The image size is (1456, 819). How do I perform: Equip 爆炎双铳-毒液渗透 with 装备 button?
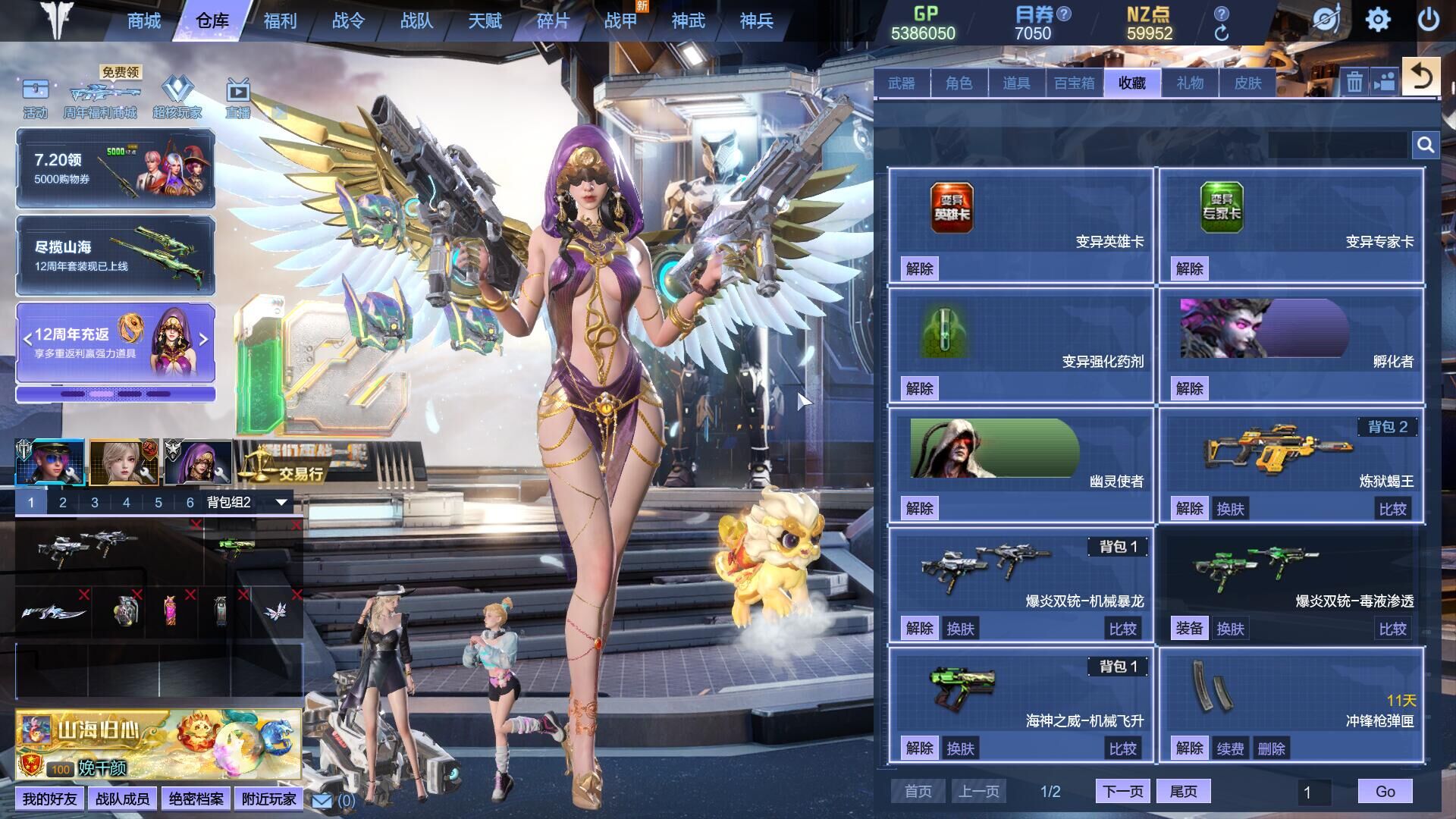tap(1189, 629)
